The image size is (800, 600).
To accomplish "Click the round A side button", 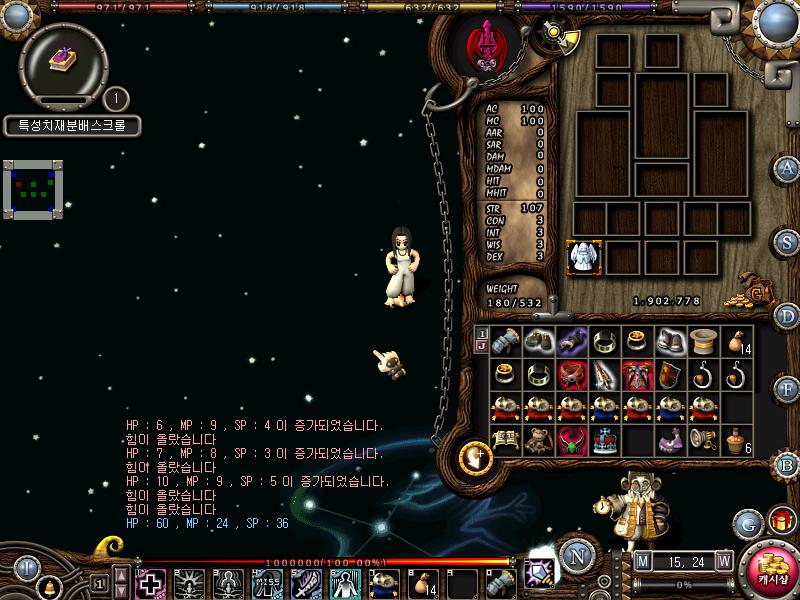I will pos(787,168).
